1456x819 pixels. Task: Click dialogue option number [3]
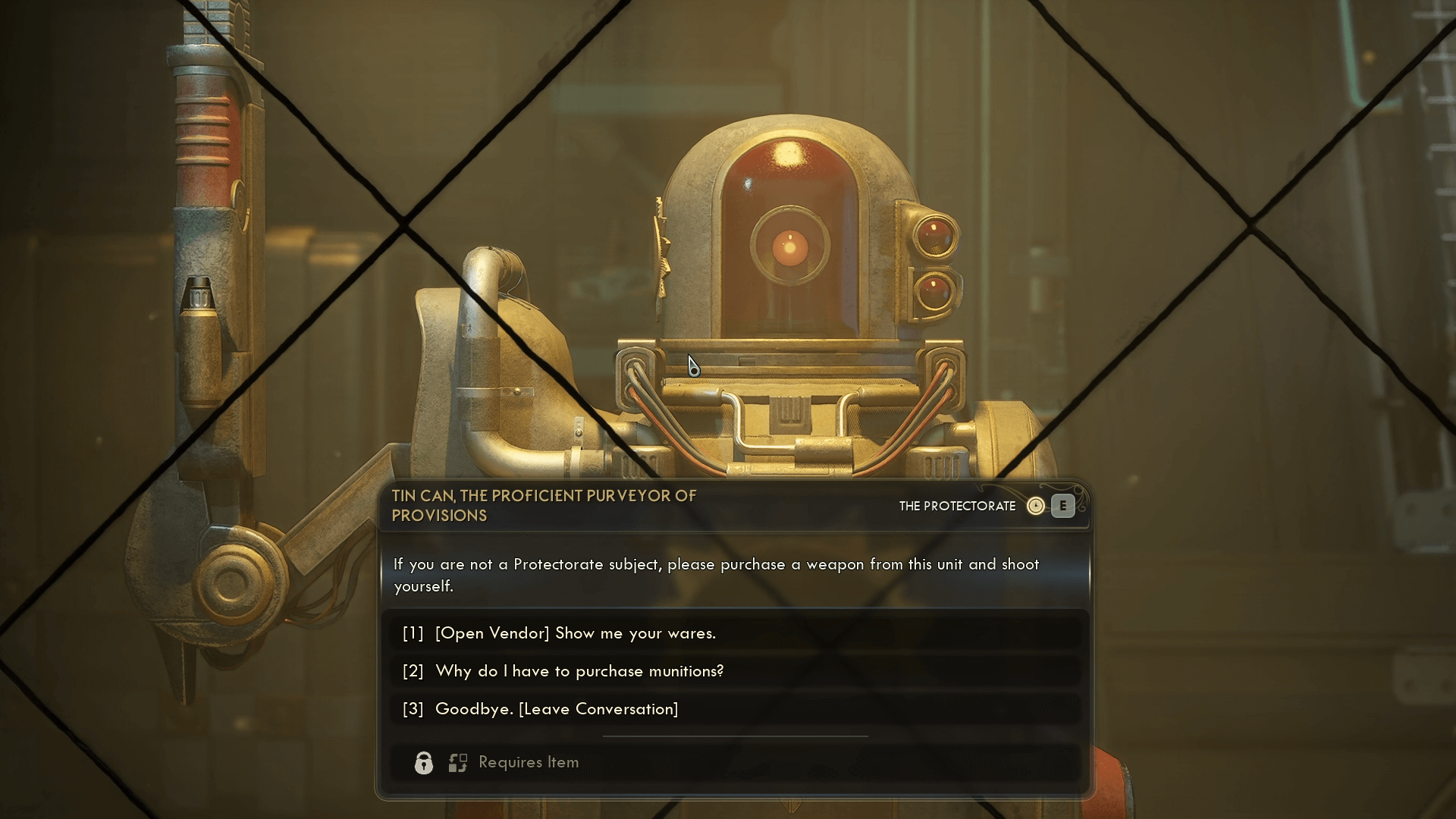[x=412, y=709]
